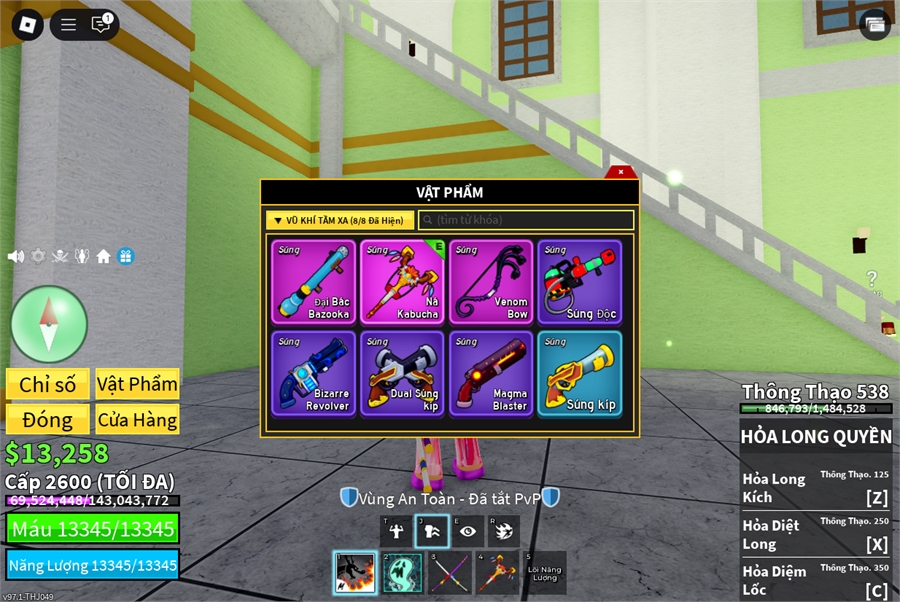Pick the highlighted Súng kíp item

579,374
